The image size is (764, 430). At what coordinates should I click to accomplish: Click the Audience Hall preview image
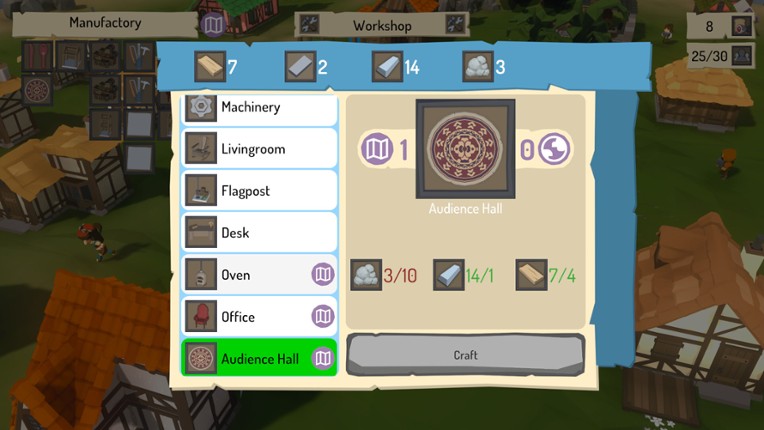point(465,149)
